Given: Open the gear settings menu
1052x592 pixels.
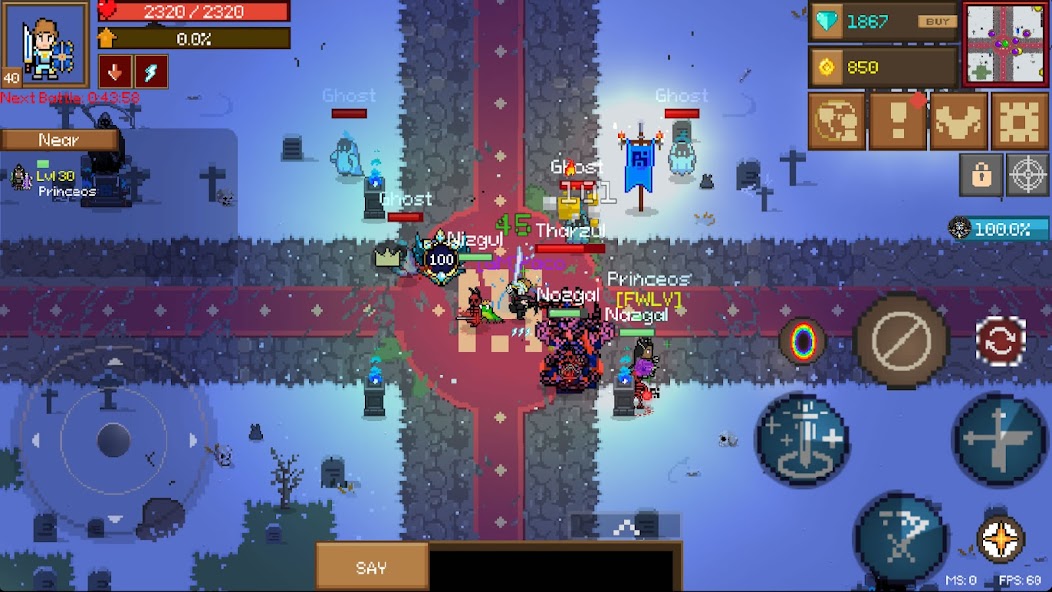Looking at the screenshot, I should click(1019, 122).
